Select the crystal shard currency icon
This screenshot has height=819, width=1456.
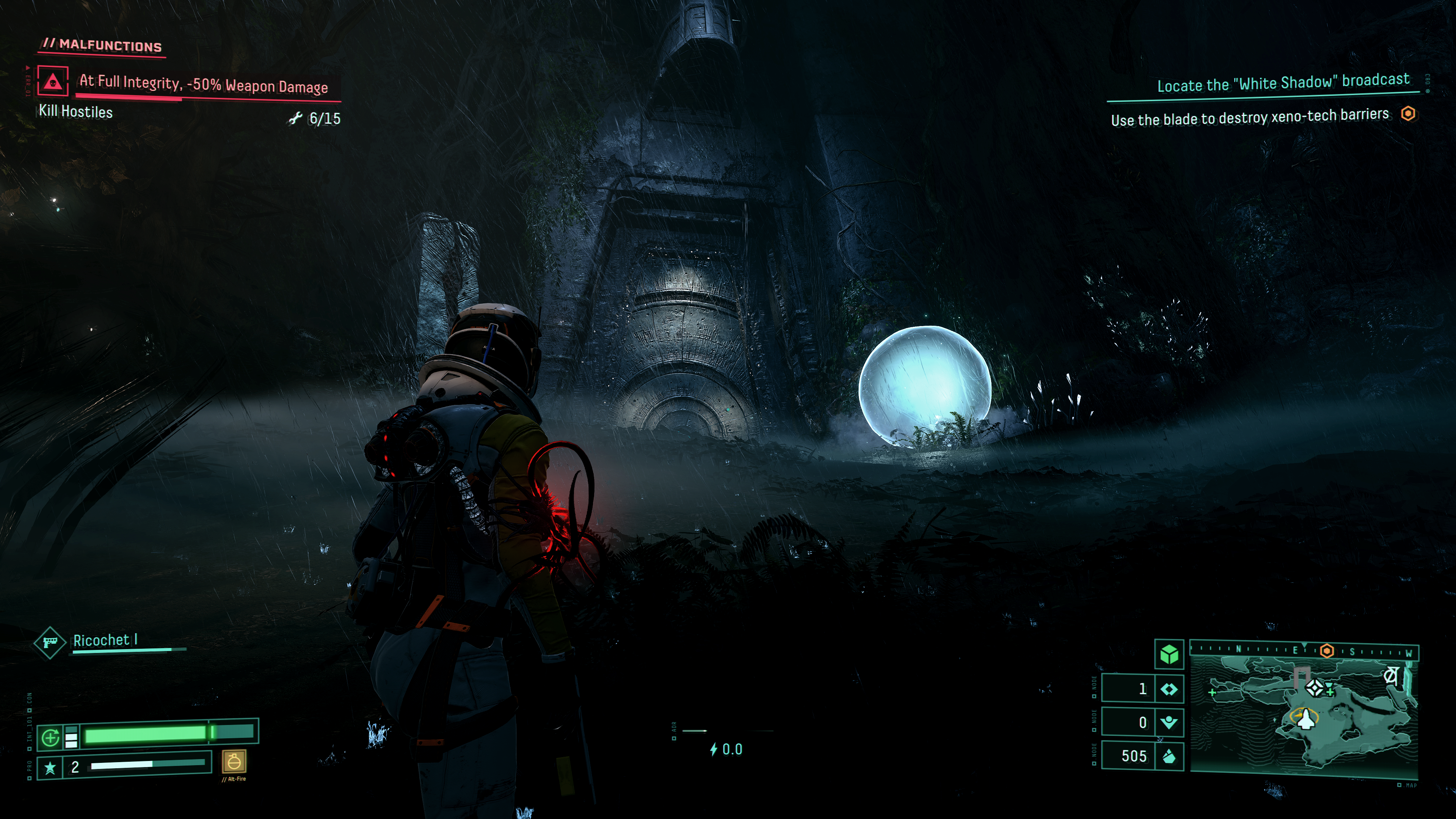[1169, 756]
